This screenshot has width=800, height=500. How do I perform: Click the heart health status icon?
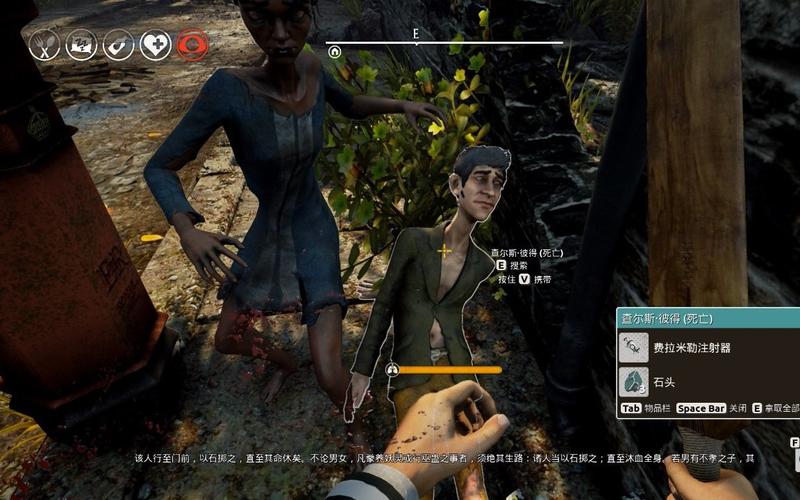[x=155, y=44]
